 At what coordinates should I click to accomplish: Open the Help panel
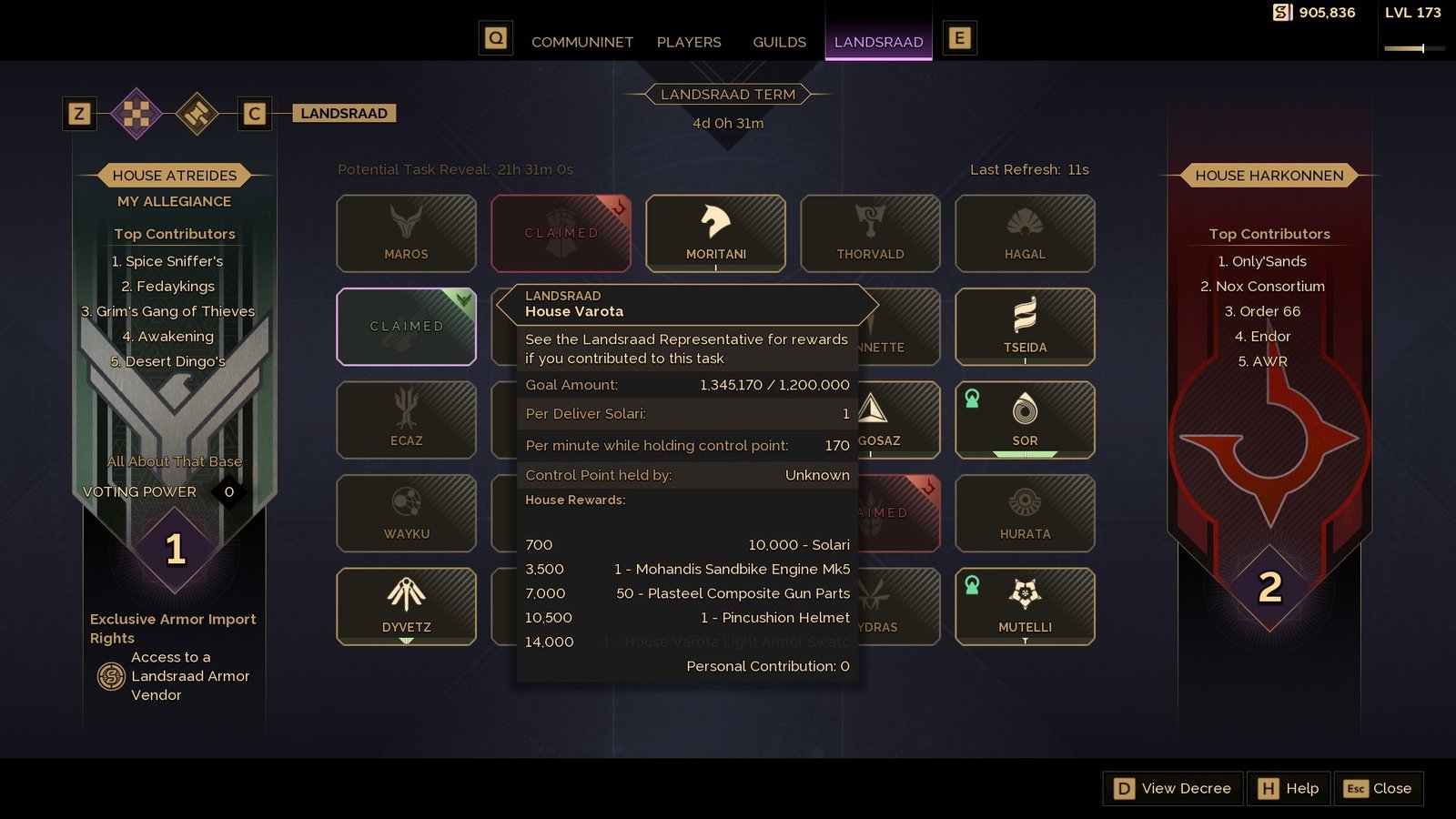pos(1289,788)
